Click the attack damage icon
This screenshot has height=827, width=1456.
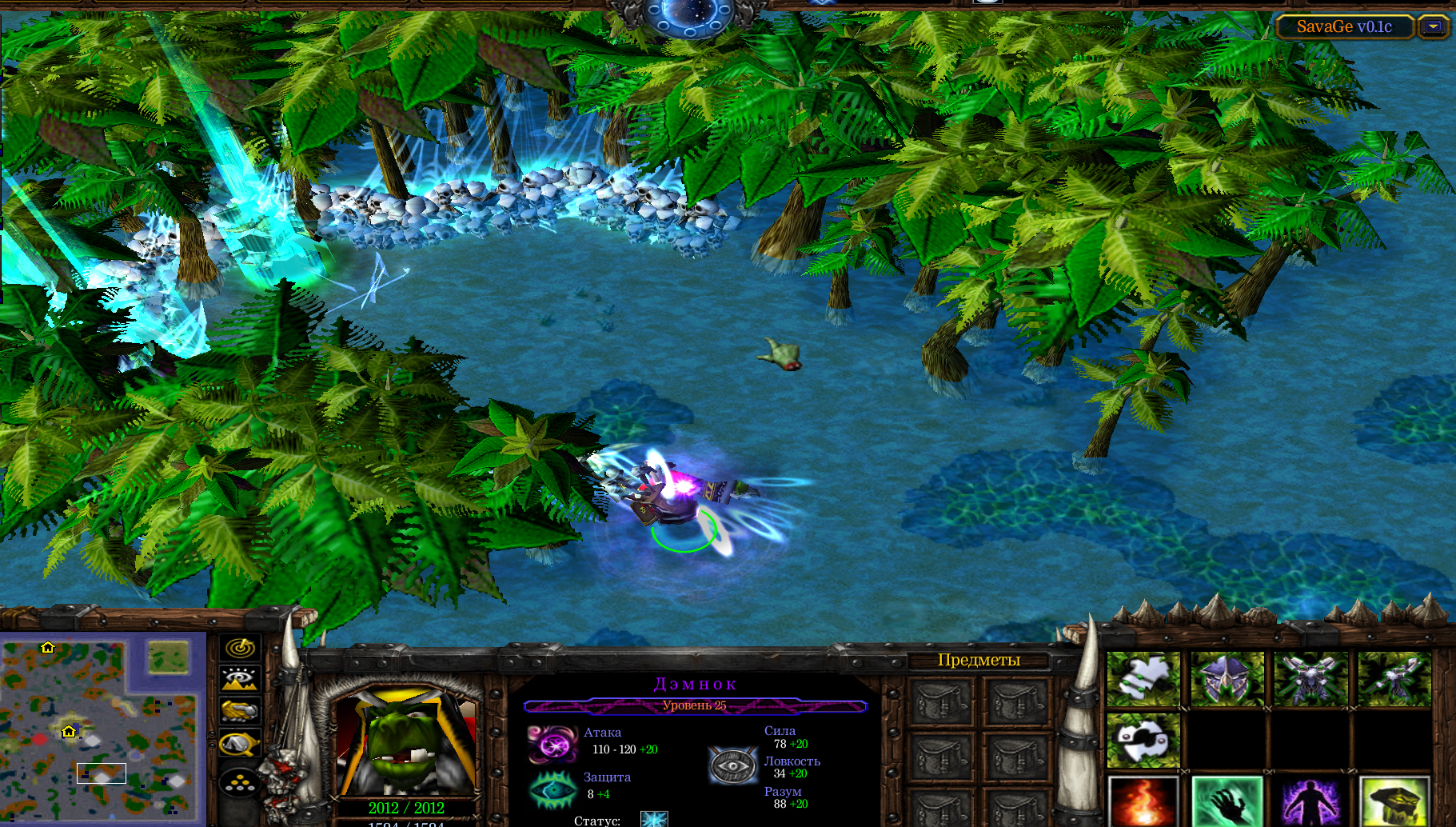552,744
